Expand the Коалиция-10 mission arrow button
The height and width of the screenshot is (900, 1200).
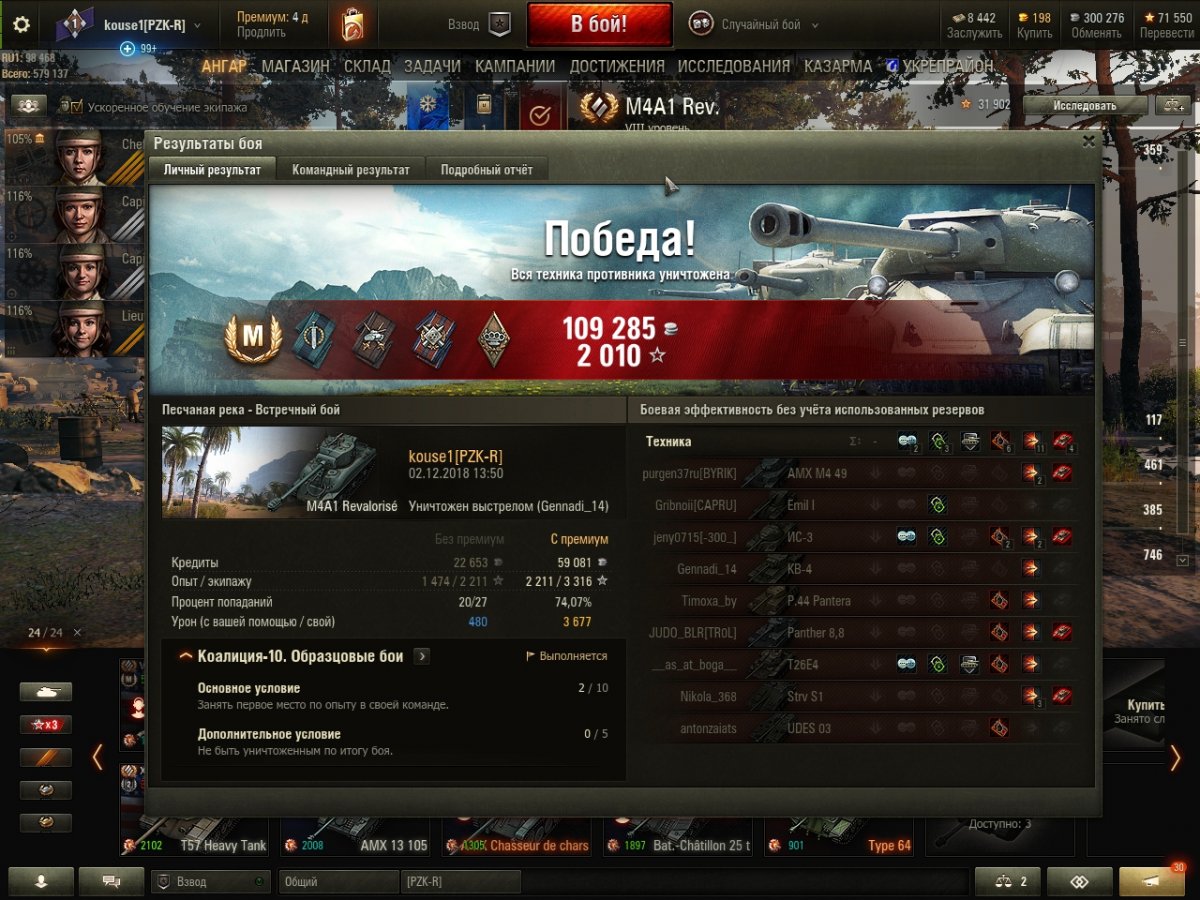coord(422,656)
